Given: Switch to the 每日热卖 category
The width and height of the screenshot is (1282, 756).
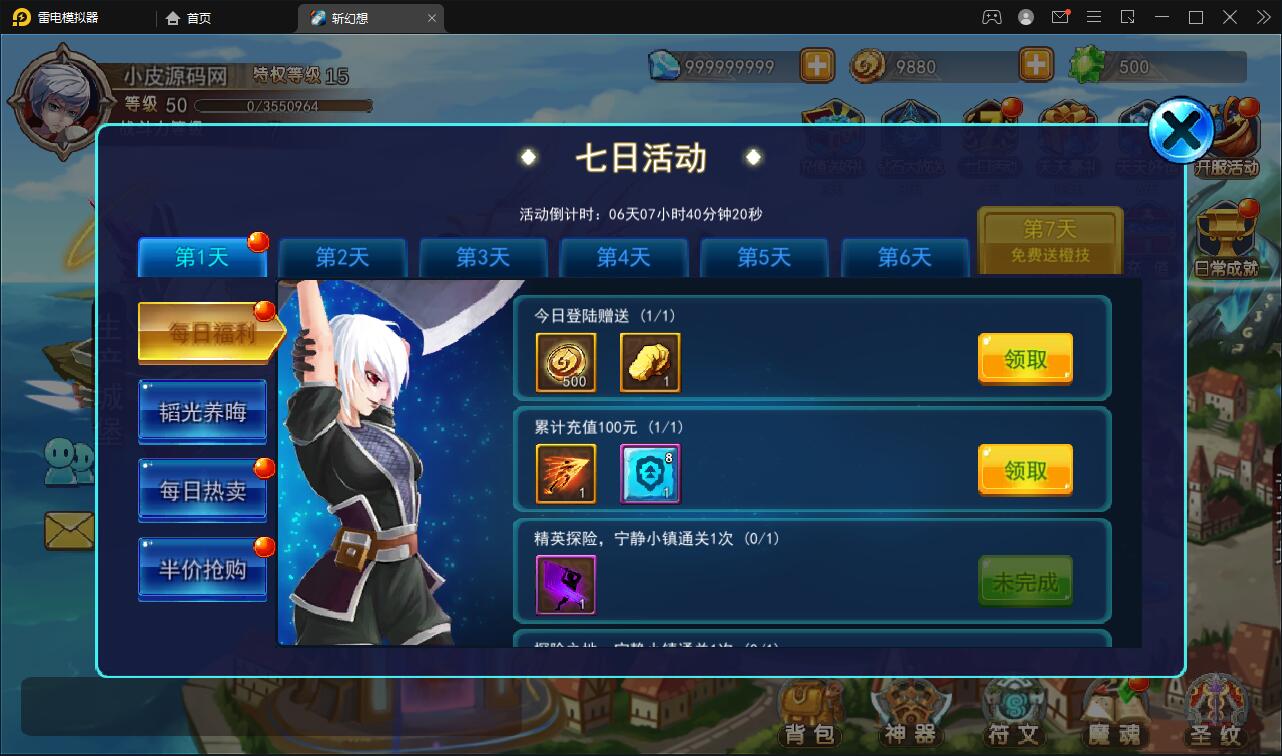Looking at the screenshot, I should (x=202, y=490).
